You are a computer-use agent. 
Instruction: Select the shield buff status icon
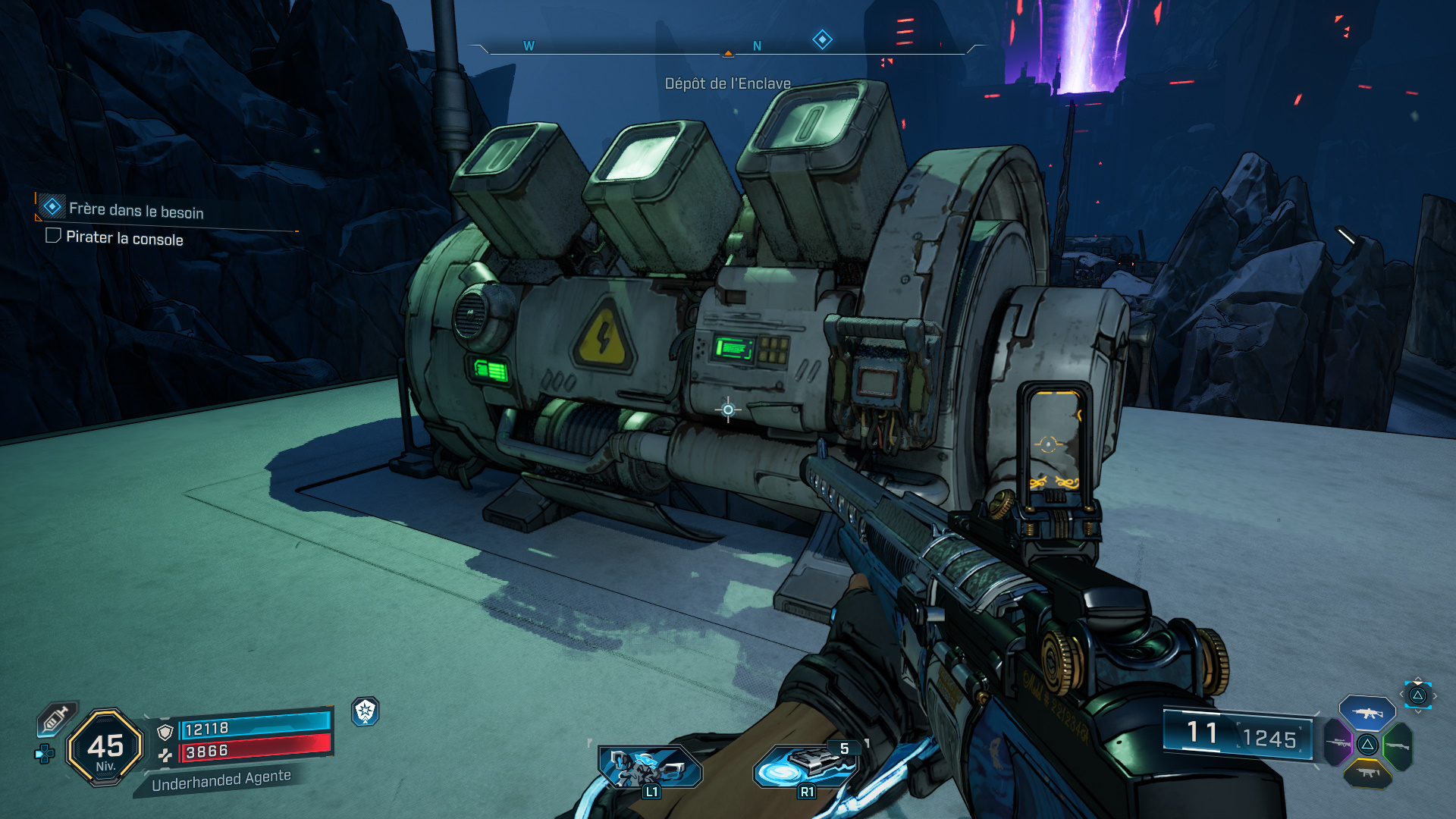[366, 711]
